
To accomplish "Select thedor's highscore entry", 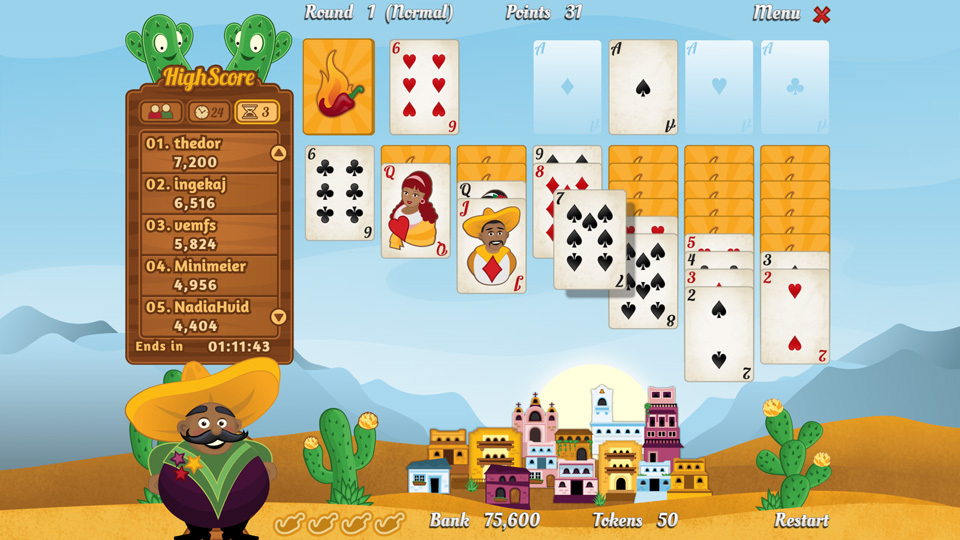I will click(207, 152).
